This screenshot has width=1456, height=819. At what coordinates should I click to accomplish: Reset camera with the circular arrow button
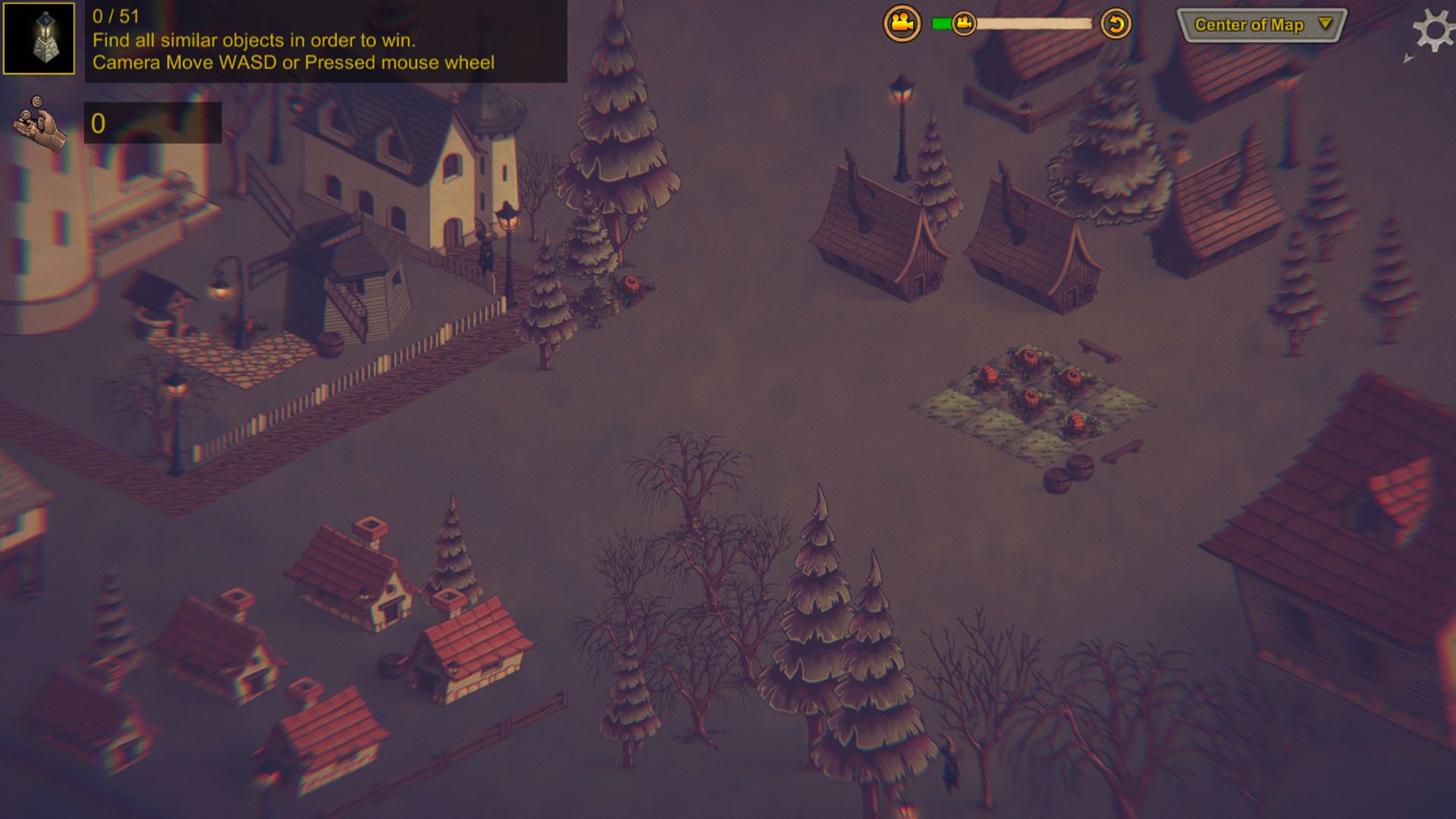pos(1116,24)
